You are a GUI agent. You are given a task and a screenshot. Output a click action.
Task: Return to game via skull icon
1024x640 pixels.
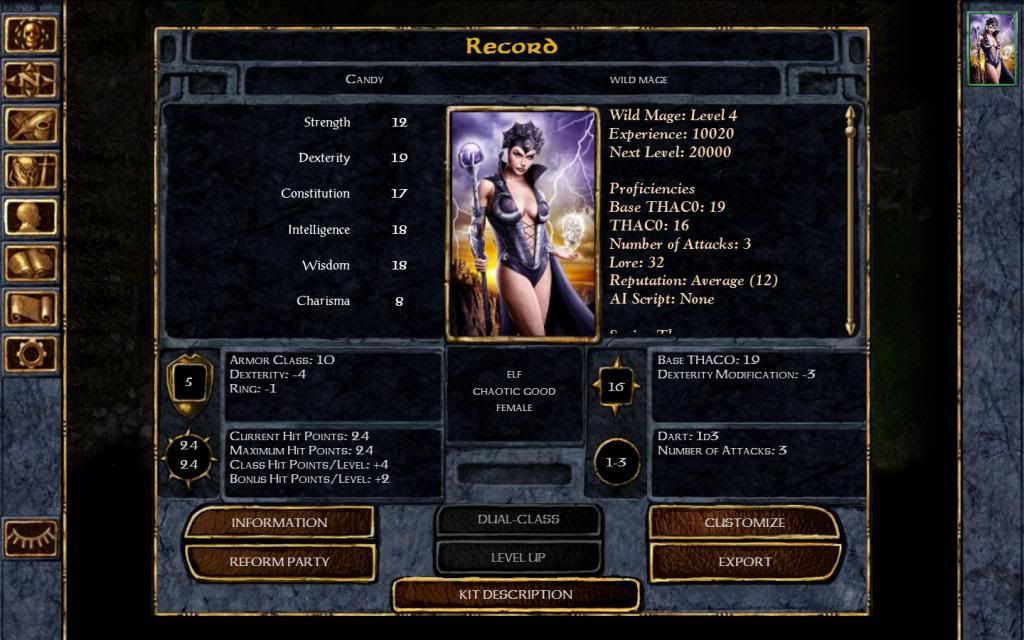pos(30,35)
